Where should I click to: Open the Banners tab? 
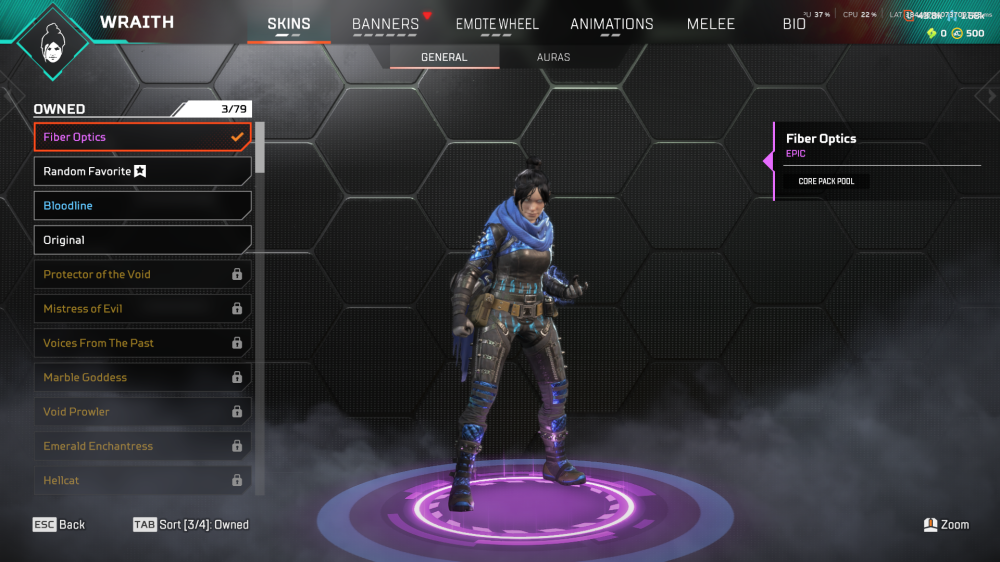pos(385,24)
